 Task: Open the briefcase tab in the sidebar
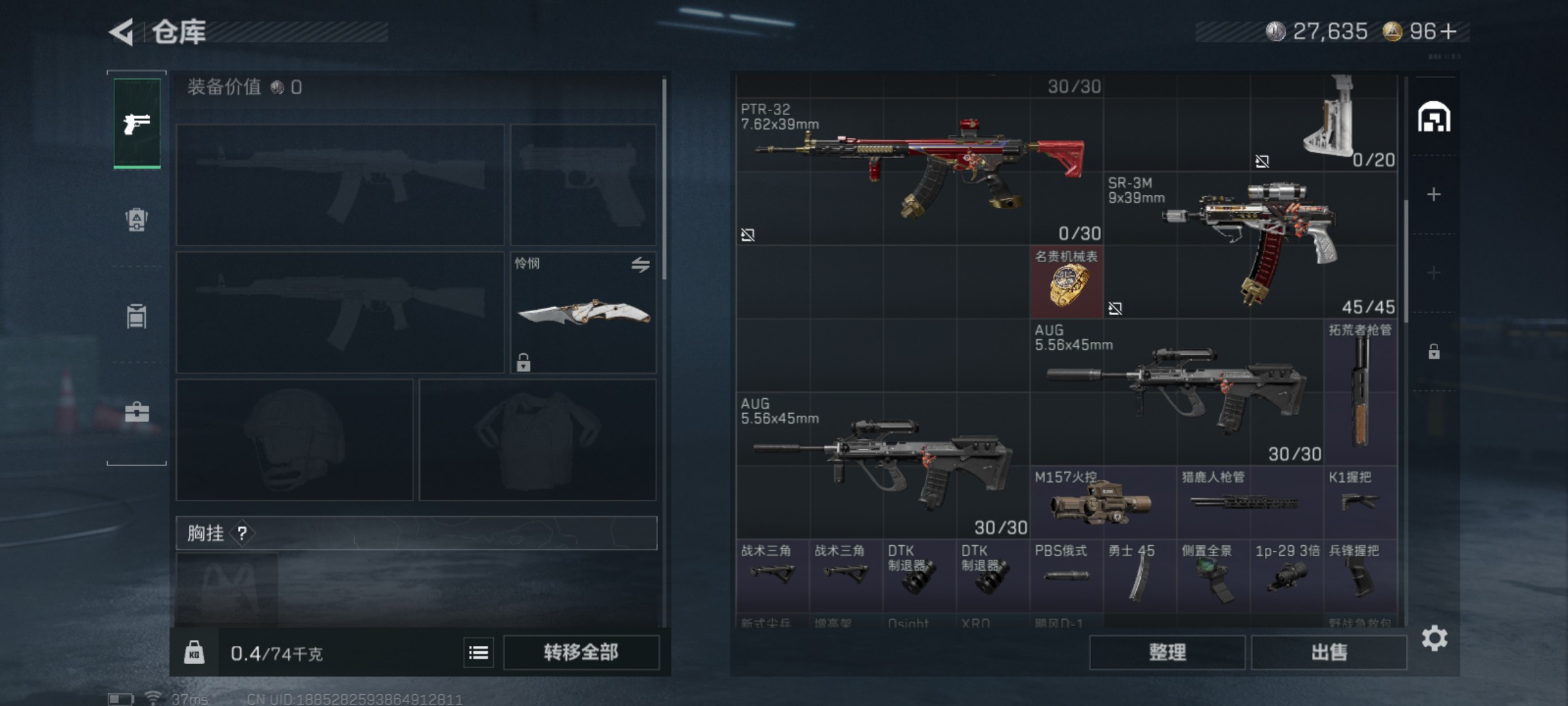click(x=137, y=412)
